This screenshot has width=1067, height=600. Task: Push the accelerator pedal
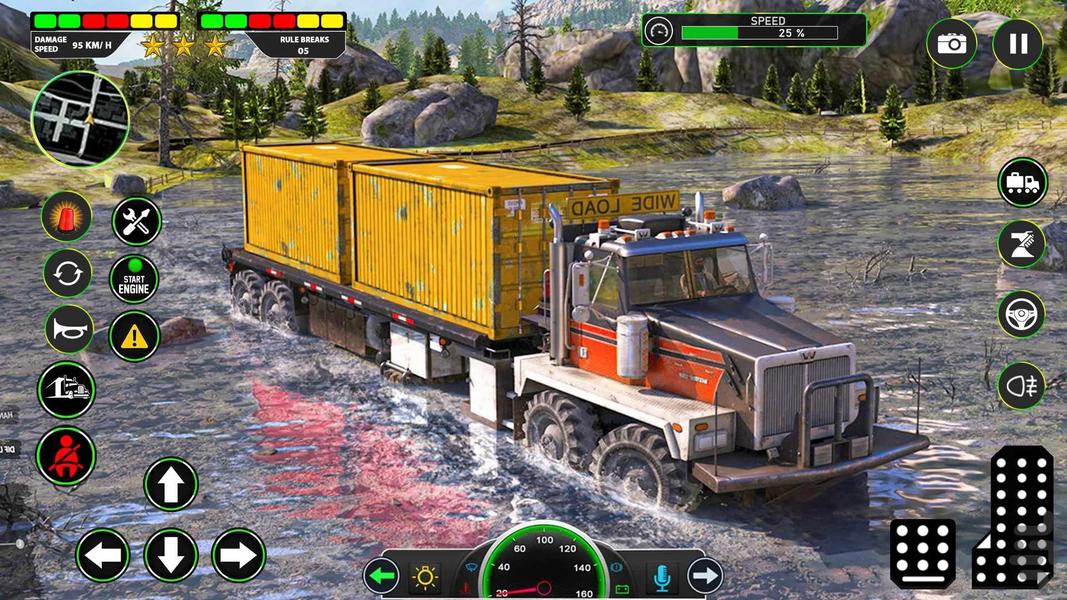[1013, 516]
